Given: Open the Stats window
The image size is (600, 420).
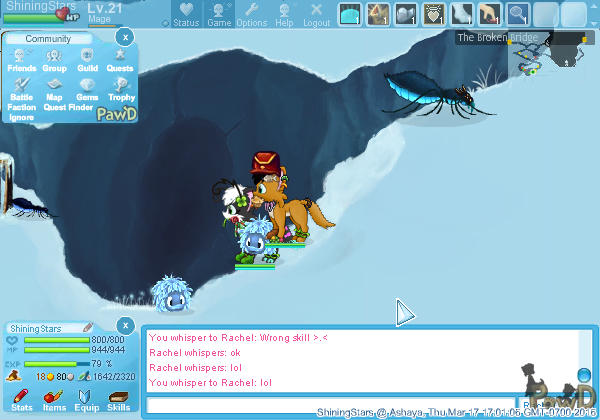Looking at the screenshot, I should (x=22, y=401).
